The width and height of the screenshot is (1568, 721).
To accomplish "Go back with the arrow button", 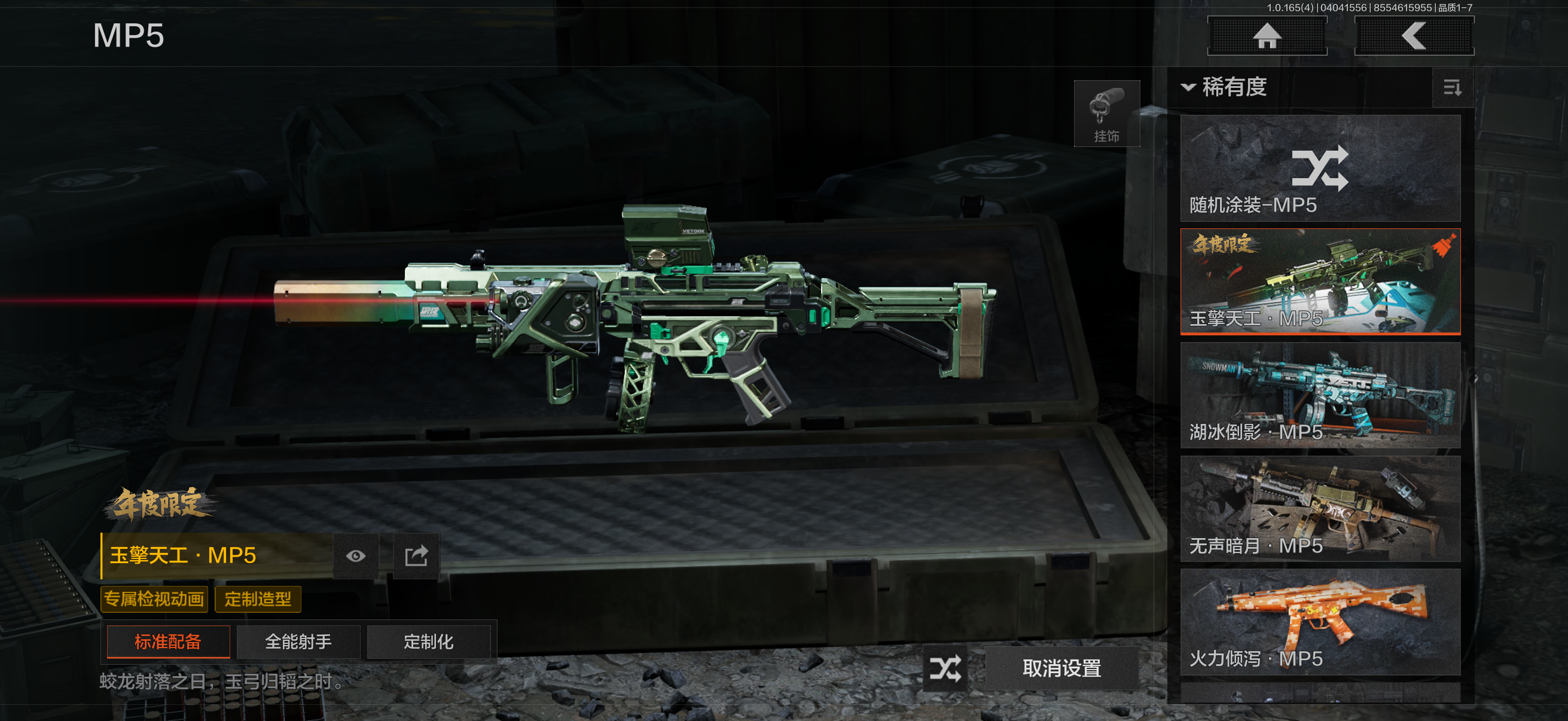I will click(1413, 35).
